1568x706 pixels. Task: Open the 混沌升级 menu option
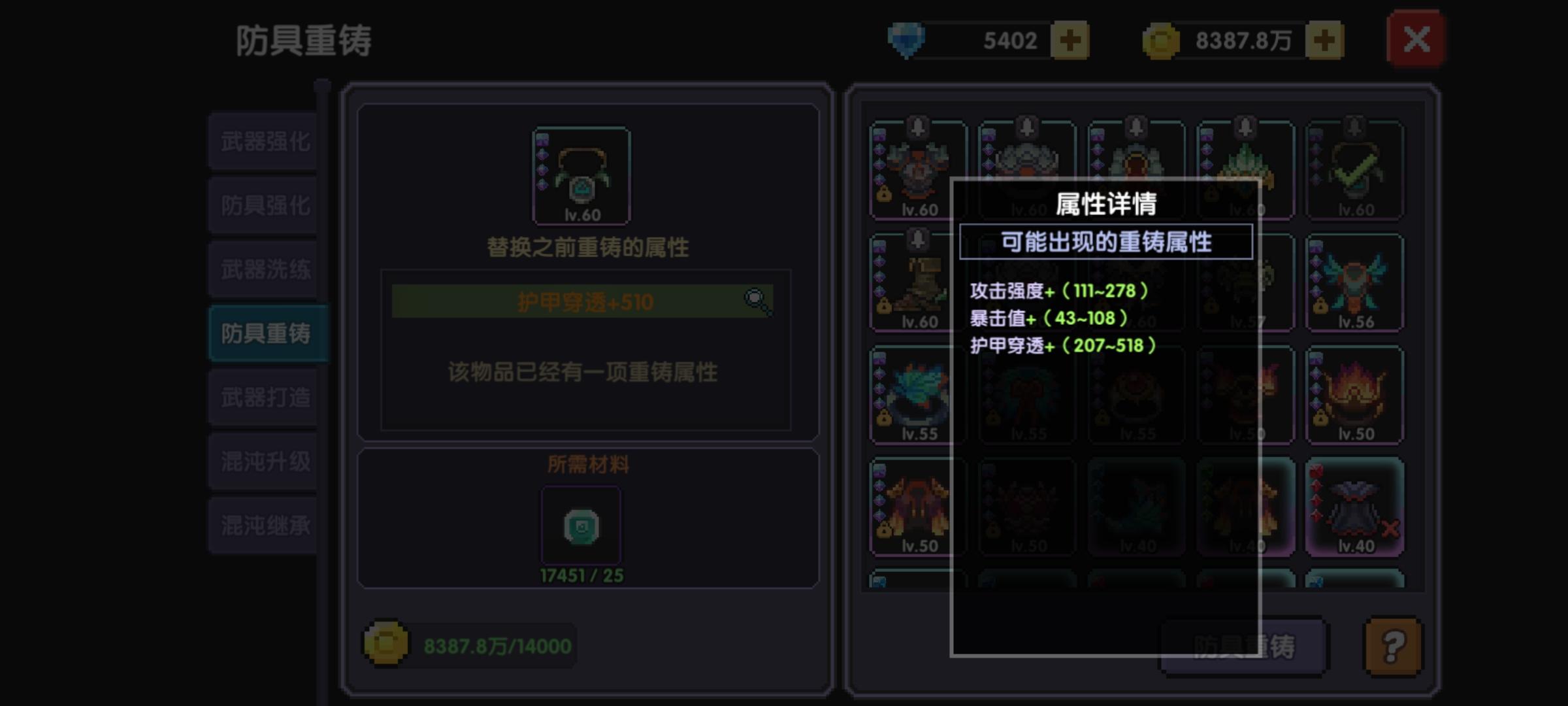tap(263, 460)
